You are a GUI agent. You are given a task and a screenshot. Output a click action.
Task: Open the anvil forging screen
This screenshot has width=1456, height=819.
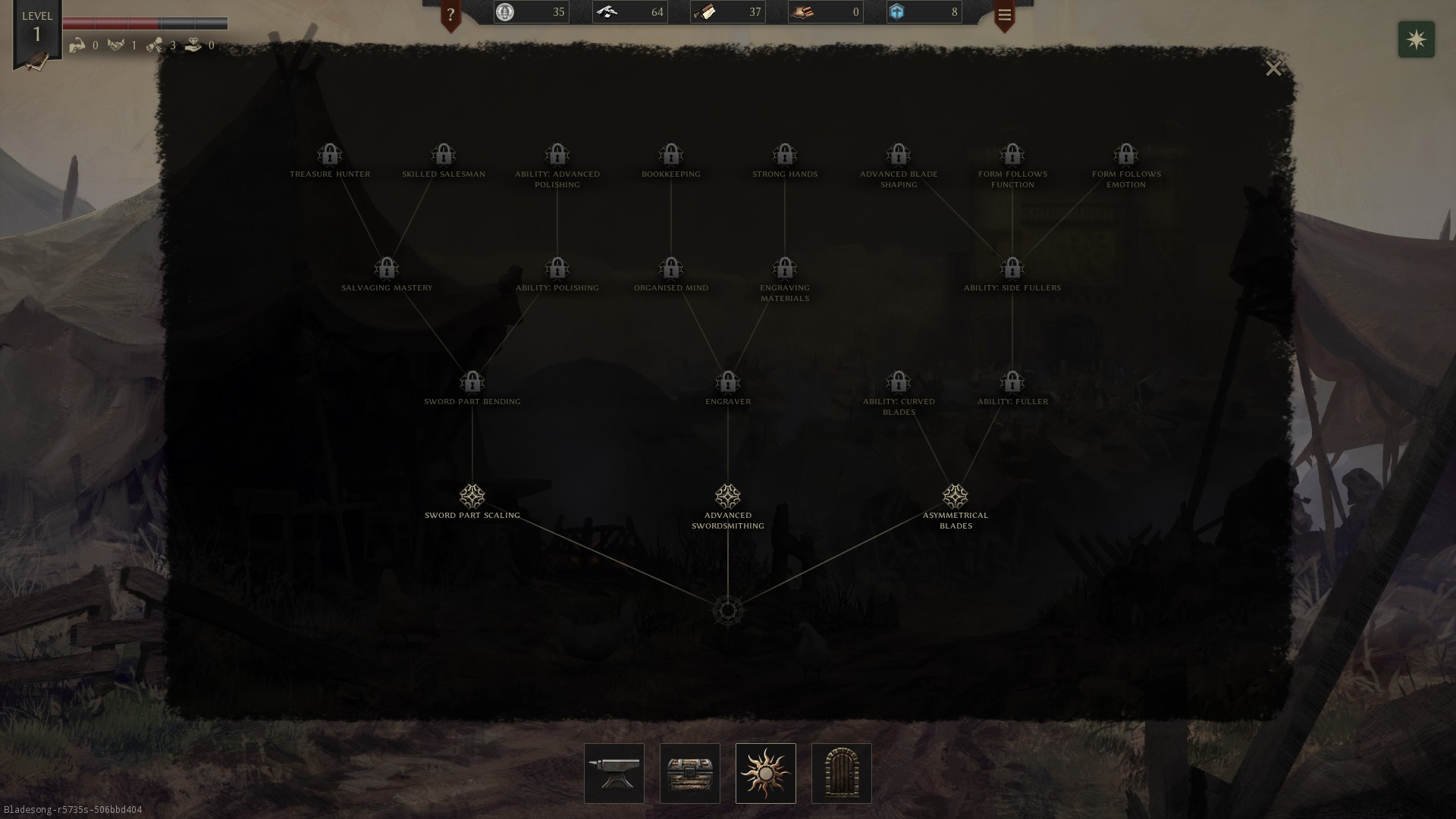coord(614,773)
